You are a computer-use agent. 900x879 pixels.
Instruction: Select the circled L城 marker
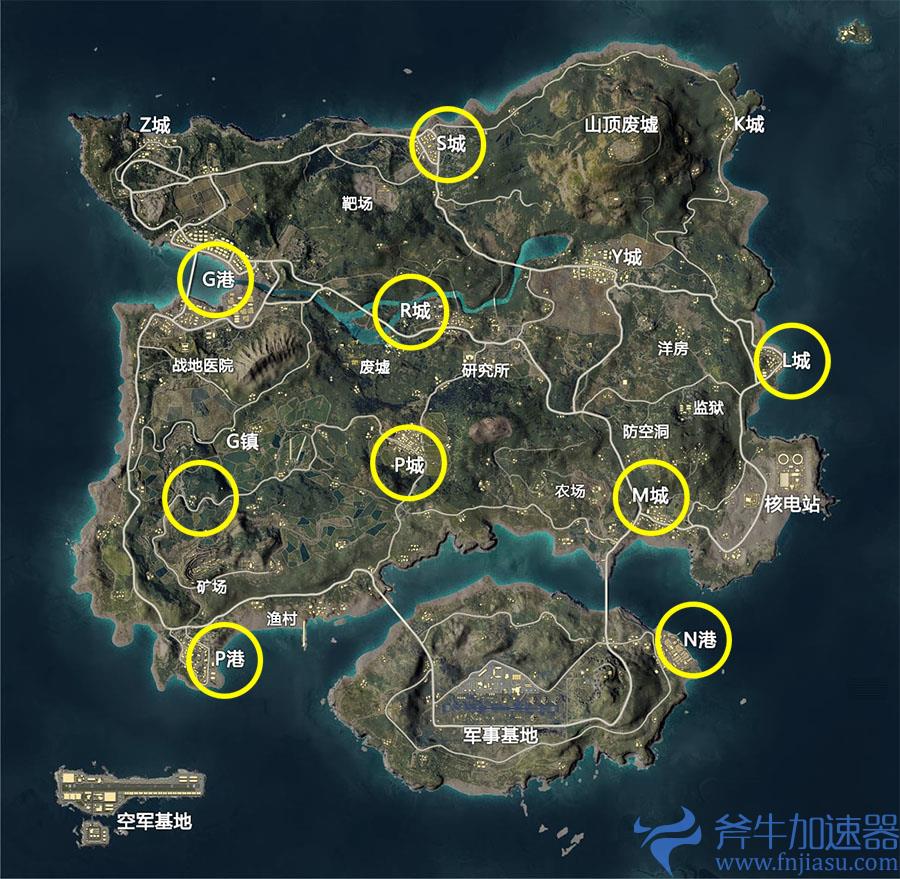793,361
